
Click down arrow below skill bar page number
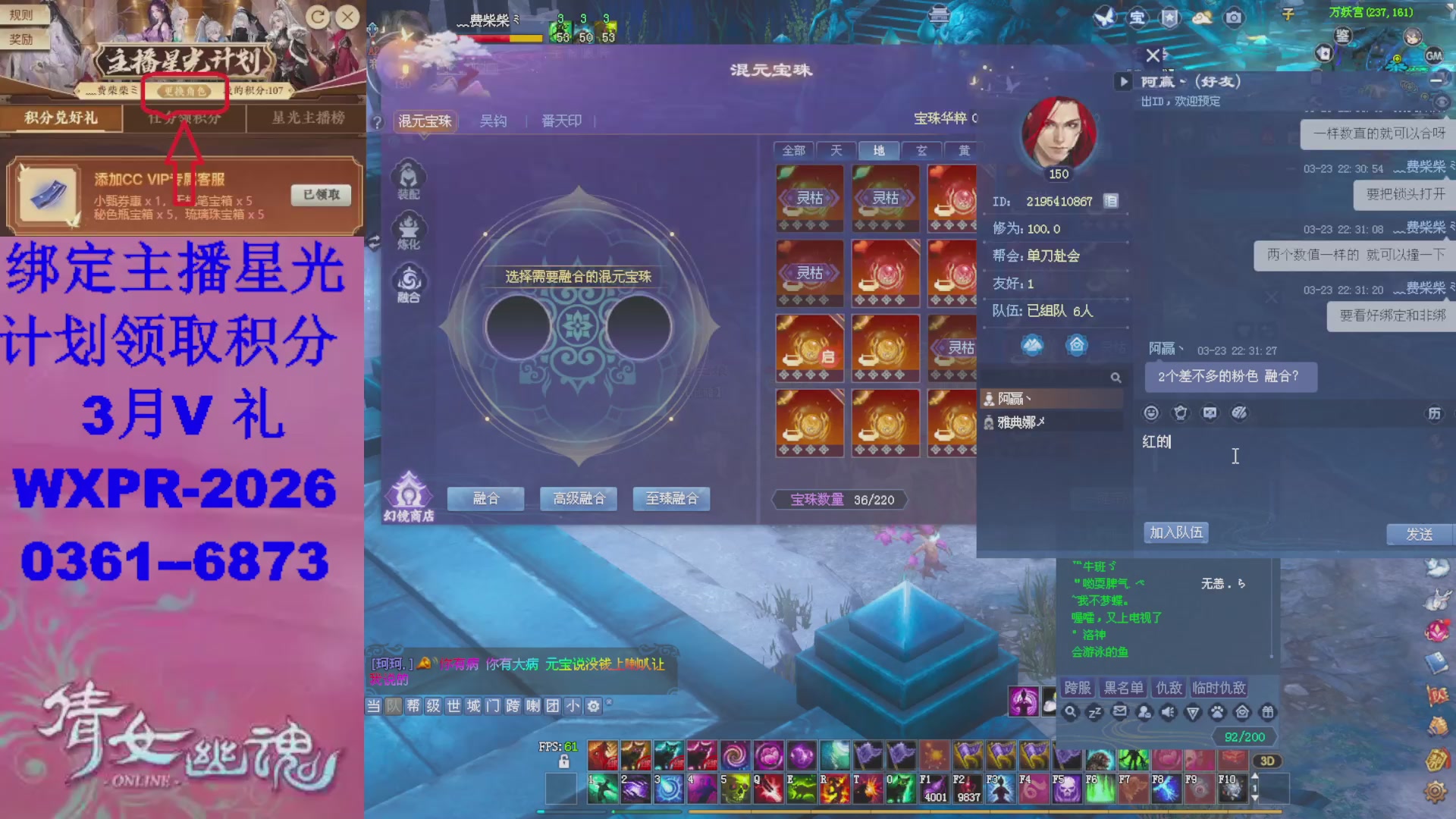click(x=1255, y=798)
